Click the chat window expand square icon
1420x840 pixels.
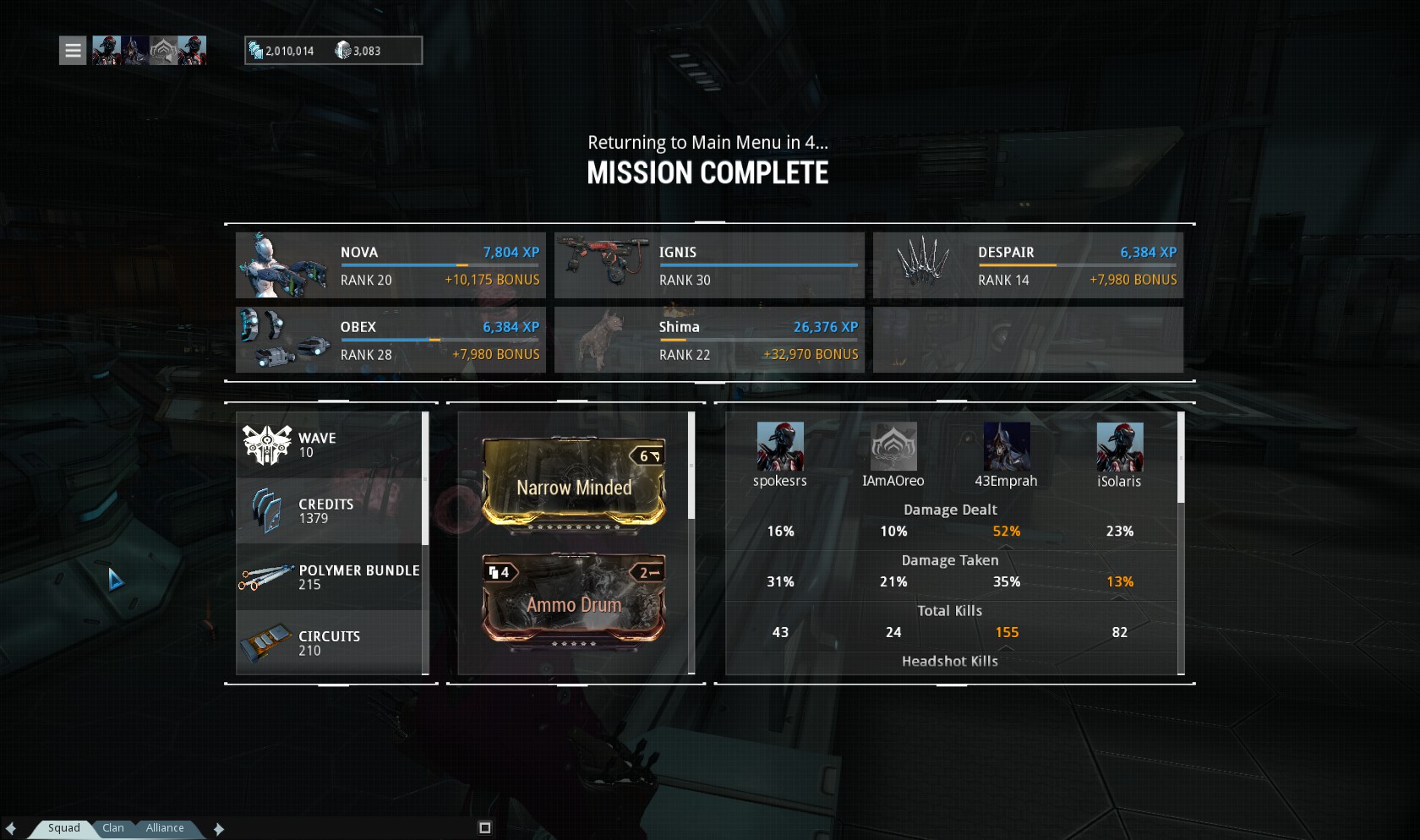(x=484, y=827)
